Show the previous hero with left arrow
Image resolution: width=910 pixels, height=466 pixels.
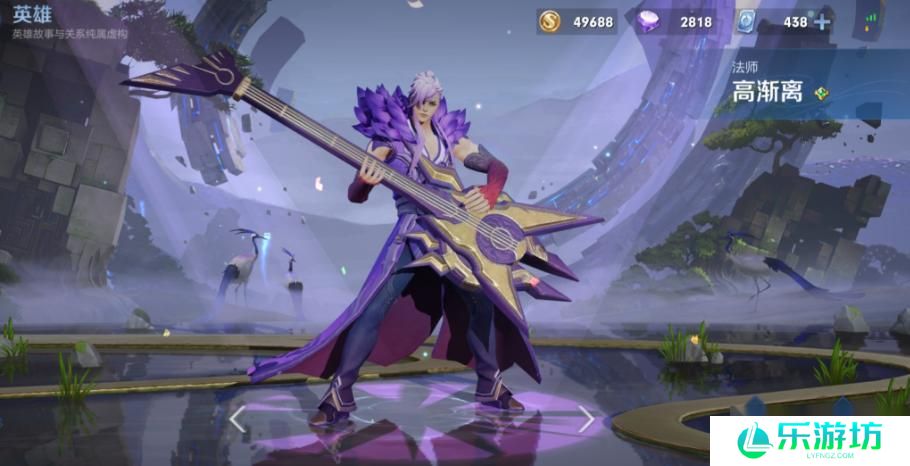click(238, 420)
